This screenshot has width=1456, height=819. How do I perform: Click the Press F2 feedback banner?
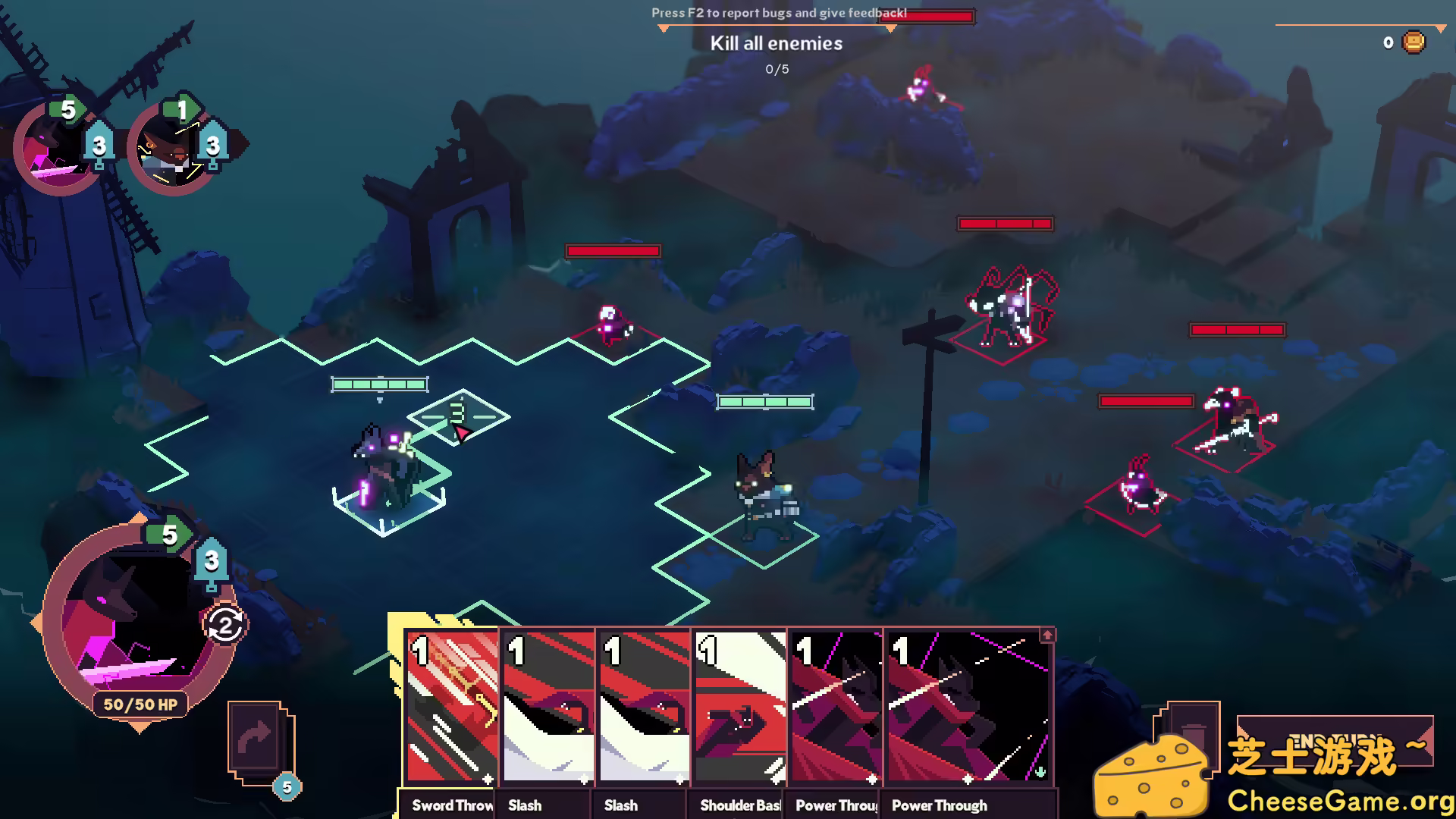click(778, 13)
